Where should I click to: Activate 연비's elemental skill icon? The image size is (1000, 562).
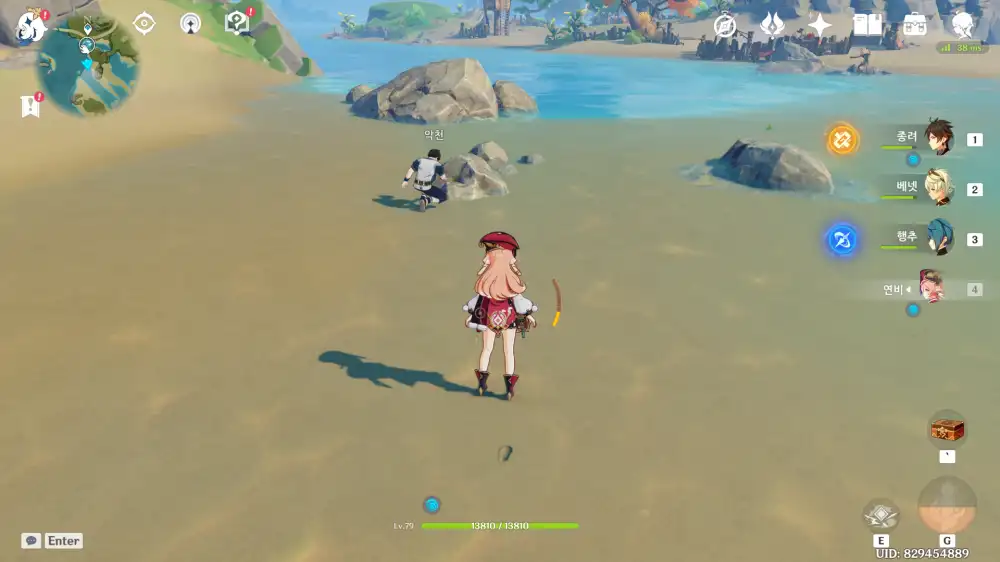tap(881, 515)
